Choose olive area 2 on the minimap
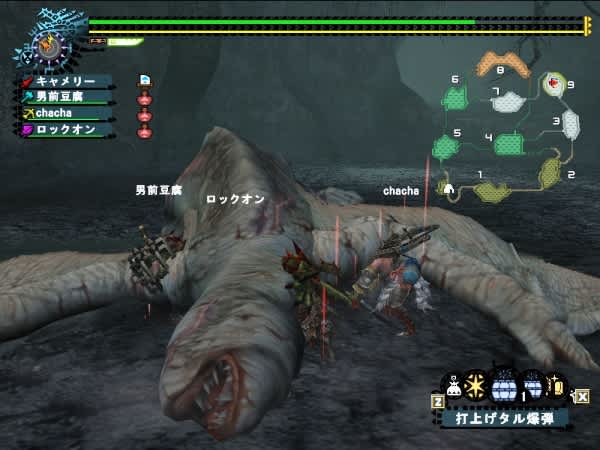The width and height of the screenshot is (600, 450). 552,171
